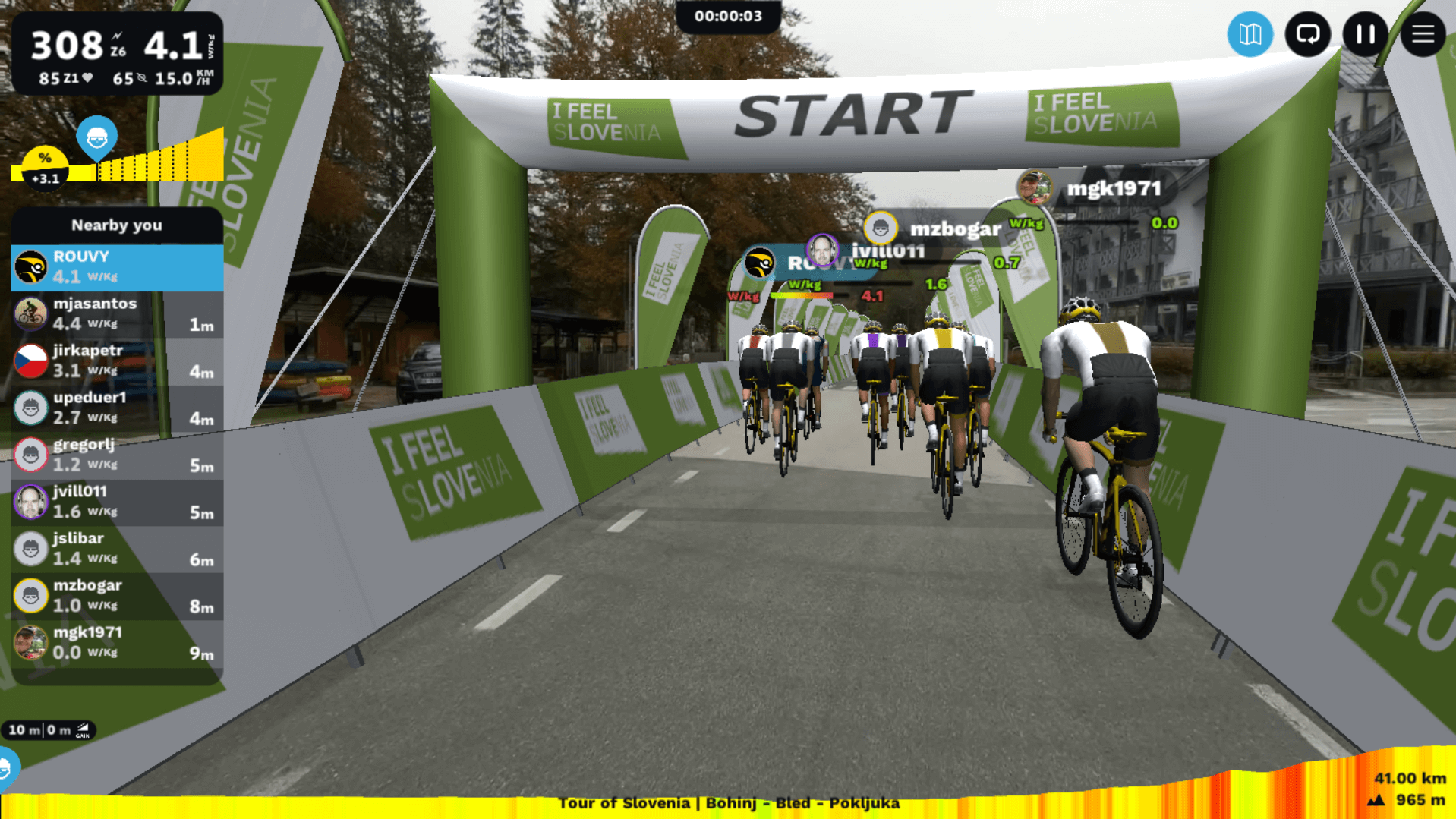Select upeduer1 in the rider list
1456x819 pixels.
point(117,408)
